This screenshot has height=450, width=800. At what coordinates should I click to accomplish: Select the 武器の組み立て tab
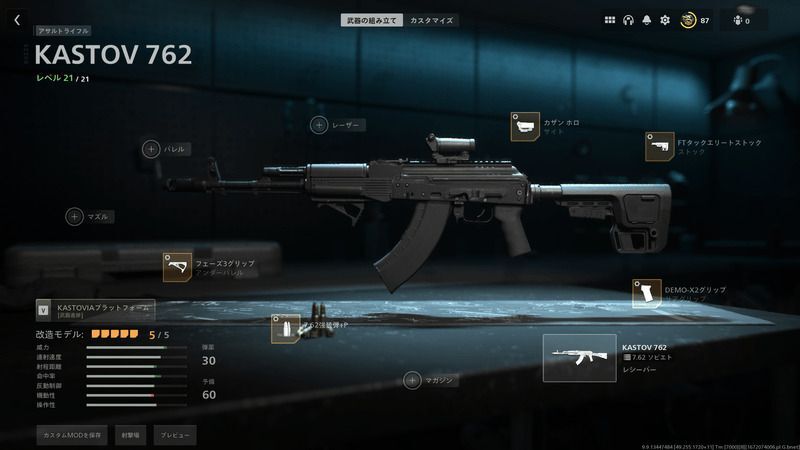(373, 20)
